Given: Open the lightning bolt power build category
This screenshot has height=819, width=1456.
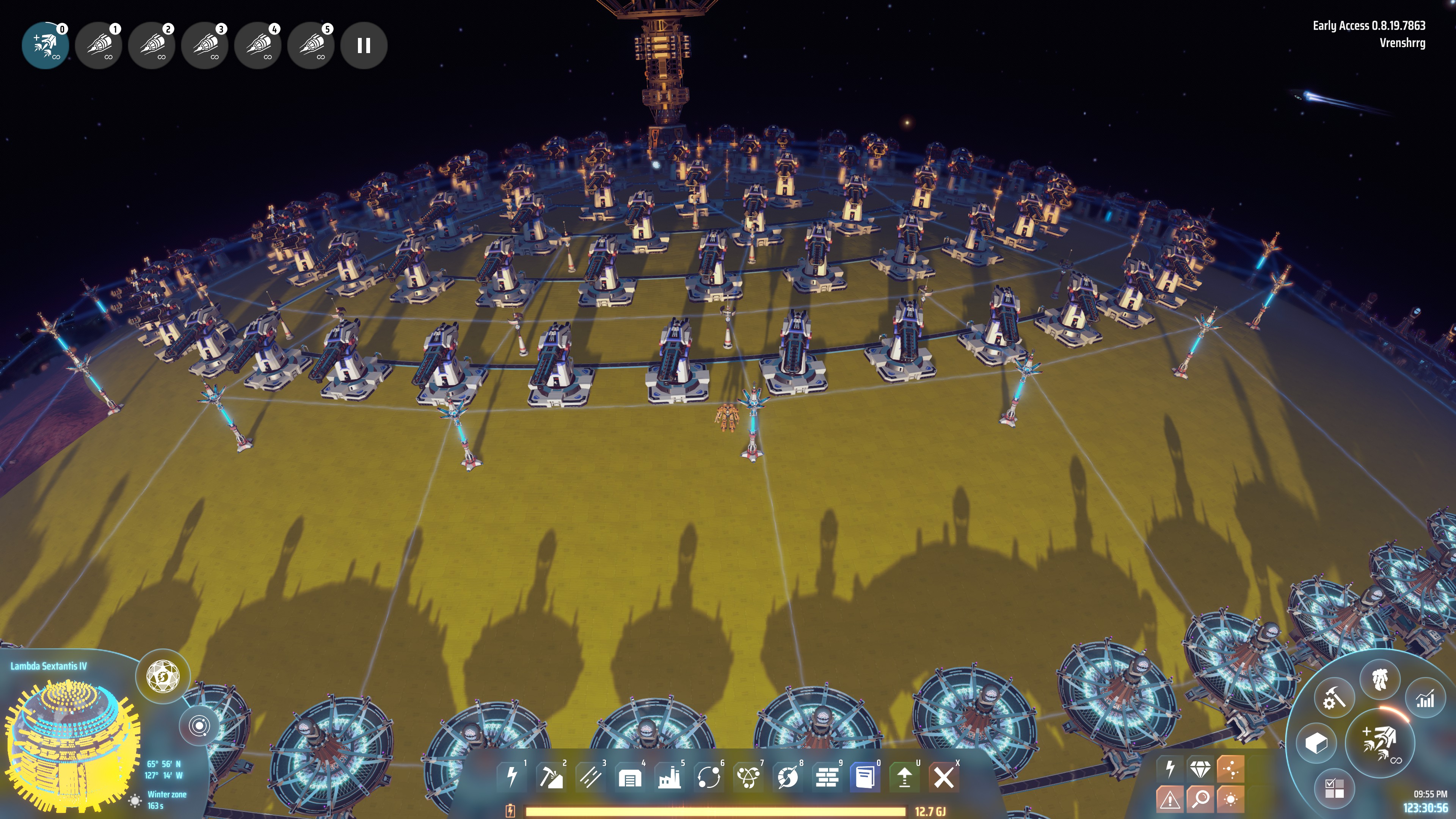Looking at the screenshot, I should tap(512, 777).
